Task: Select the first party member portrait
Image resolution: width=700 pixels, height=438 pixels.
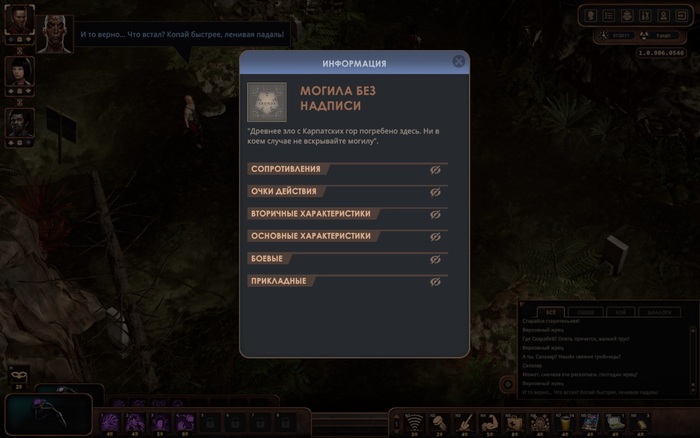Action: (x=20, y=18)
